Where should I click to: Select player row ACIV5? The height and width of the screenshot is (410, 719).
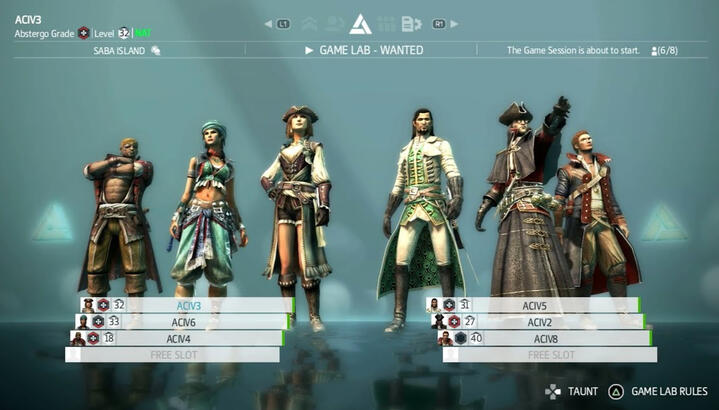click(534, 305)
